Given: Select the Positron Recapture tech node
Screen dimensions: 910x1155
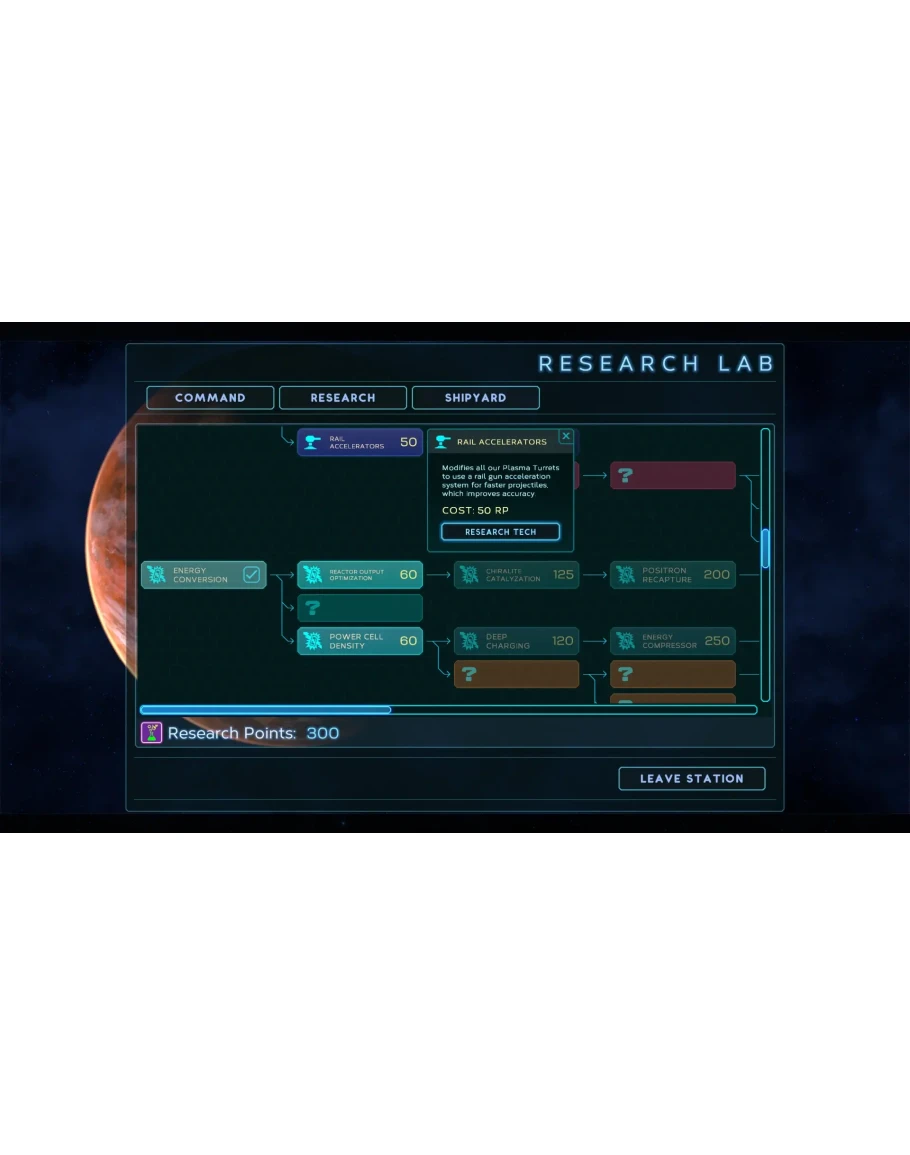Looking at the screenshot, I should coord(672,575).
